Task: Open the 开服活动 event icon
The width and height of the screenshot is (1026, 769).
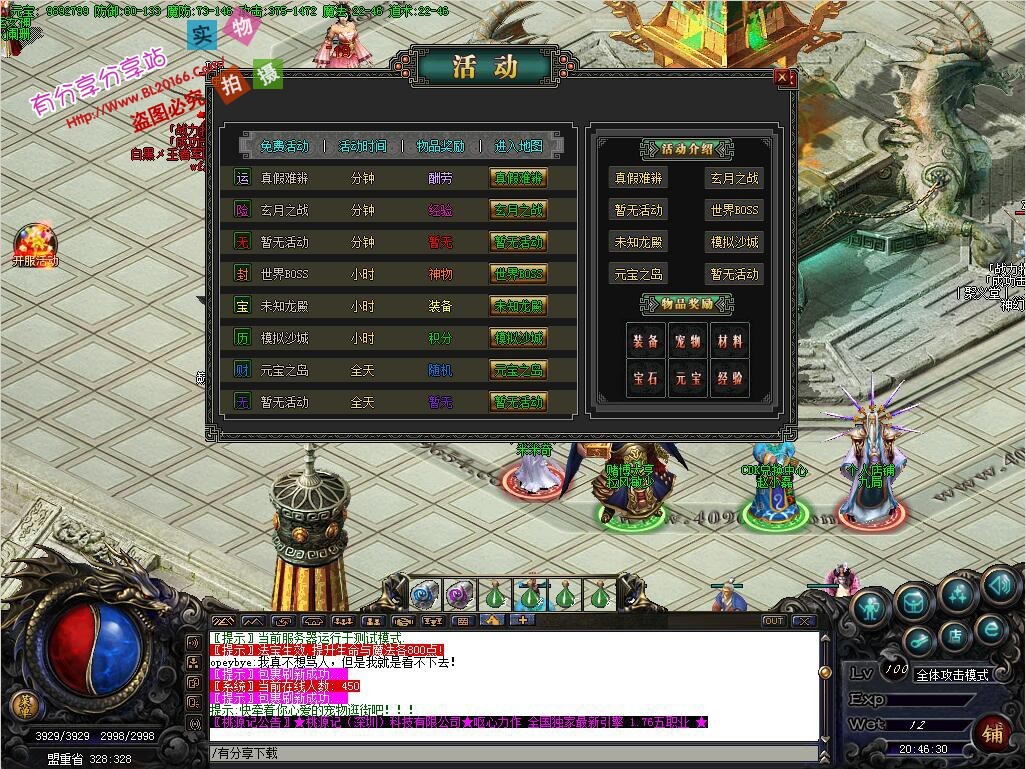Action: click(35, 246)
